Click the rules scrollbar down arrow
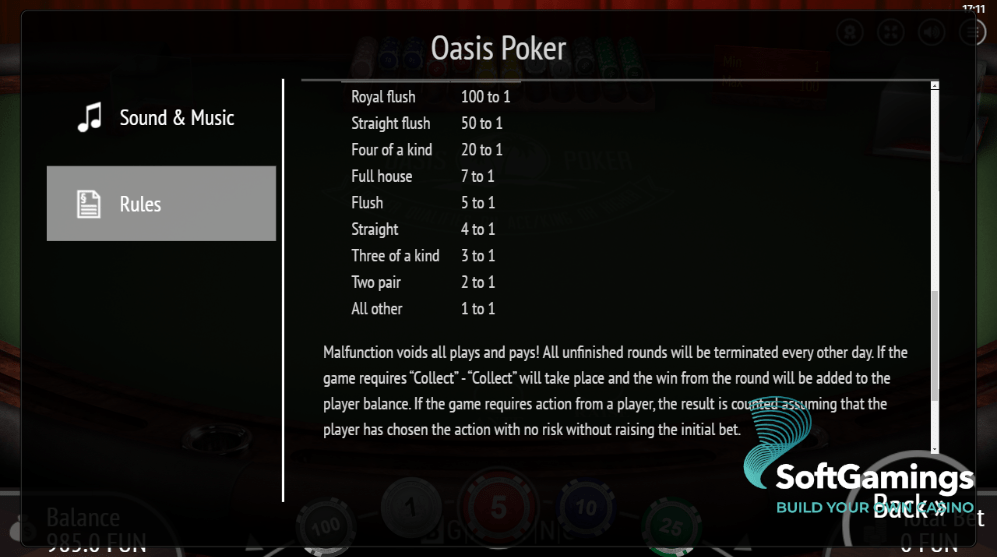Screen dimensions: 997x557 pos(935,450)
